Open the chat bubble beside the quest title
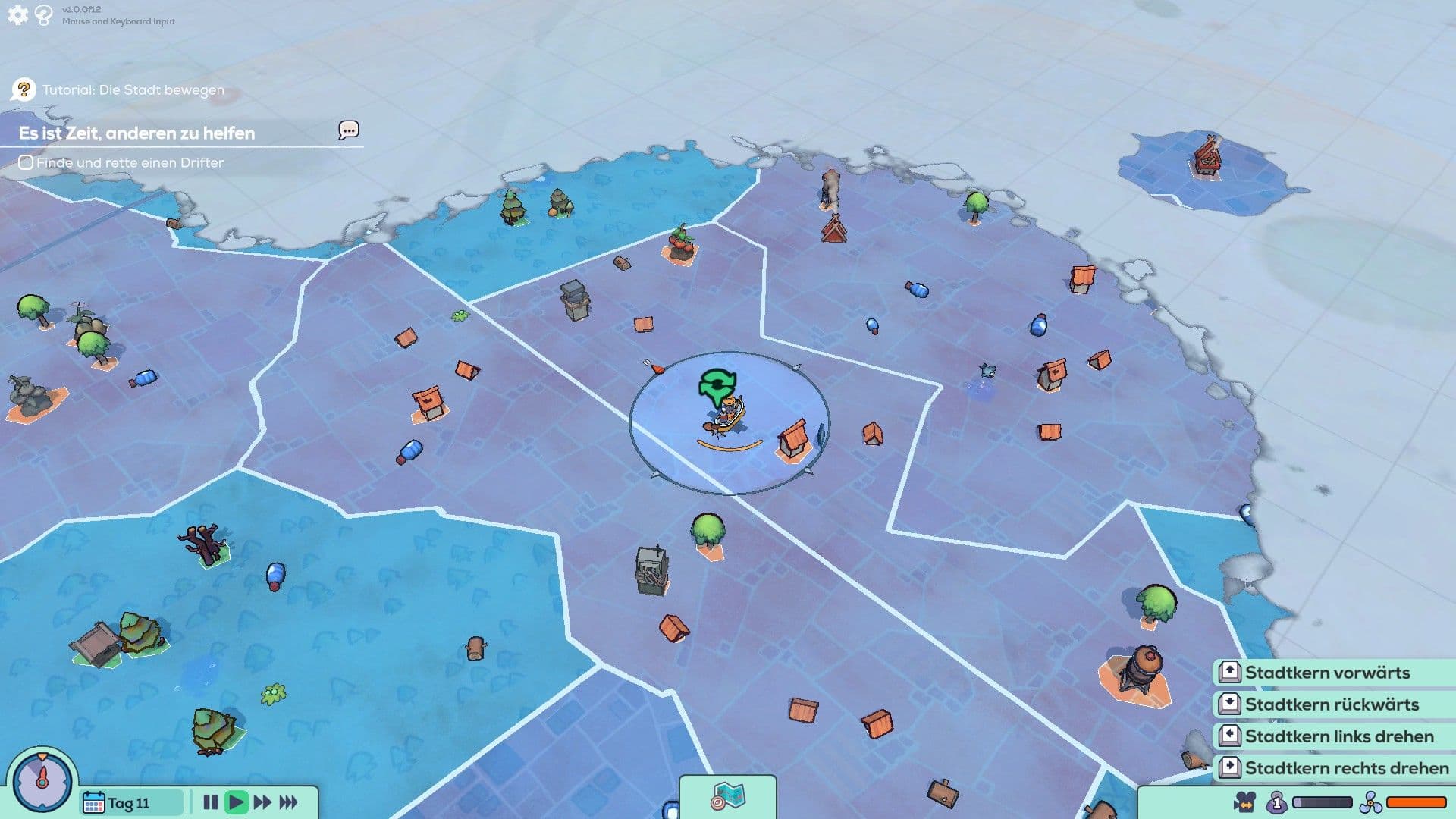Viewport: 1456px width, 819px height. [x=347, y=130]
